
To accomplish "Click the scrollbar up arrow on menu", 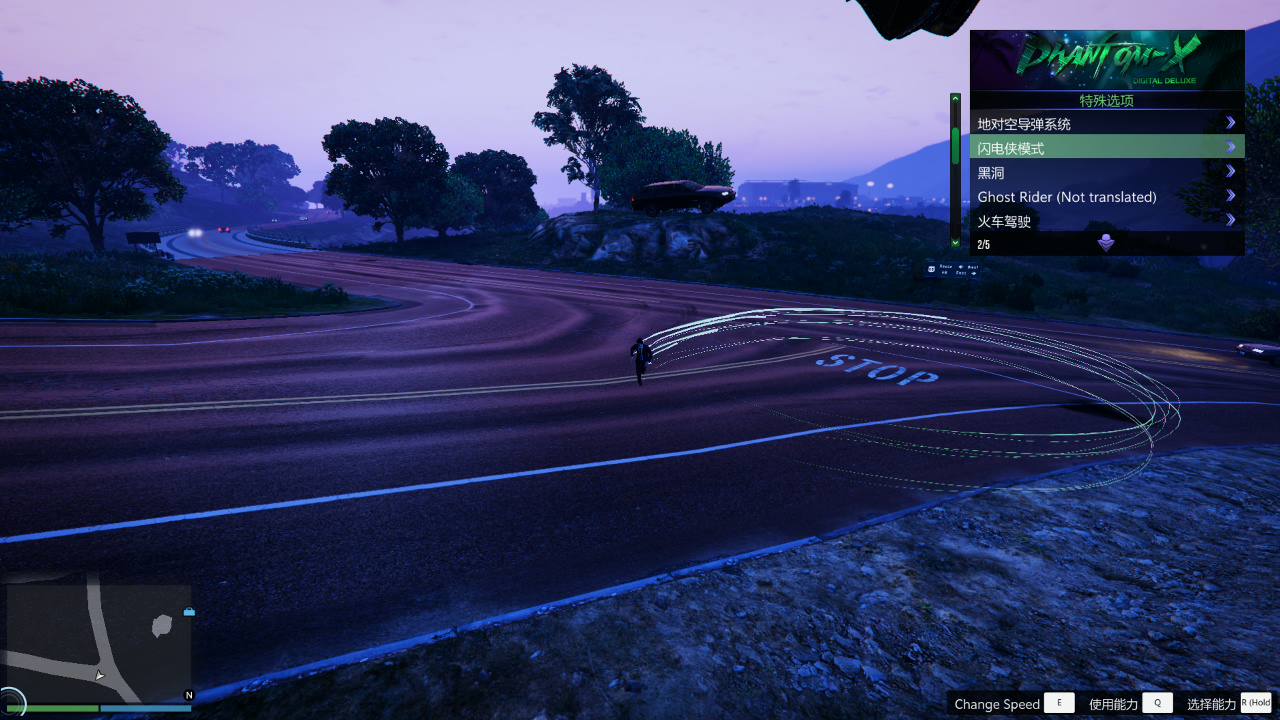I will [x=956, y=97].
